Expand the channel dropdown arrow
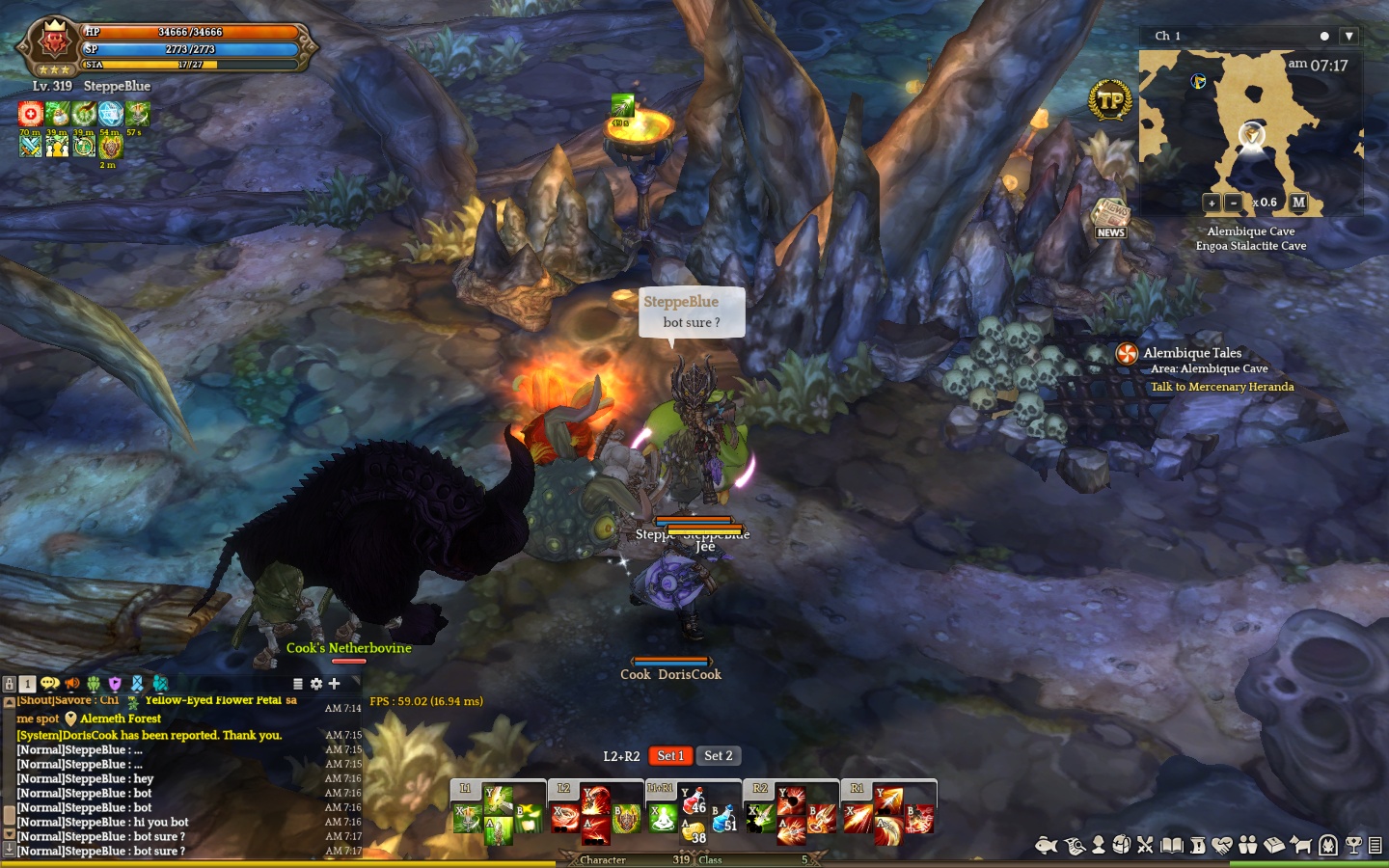Image resolution: width=1389 pixels, height=868 pixels. pos(1349,36)
